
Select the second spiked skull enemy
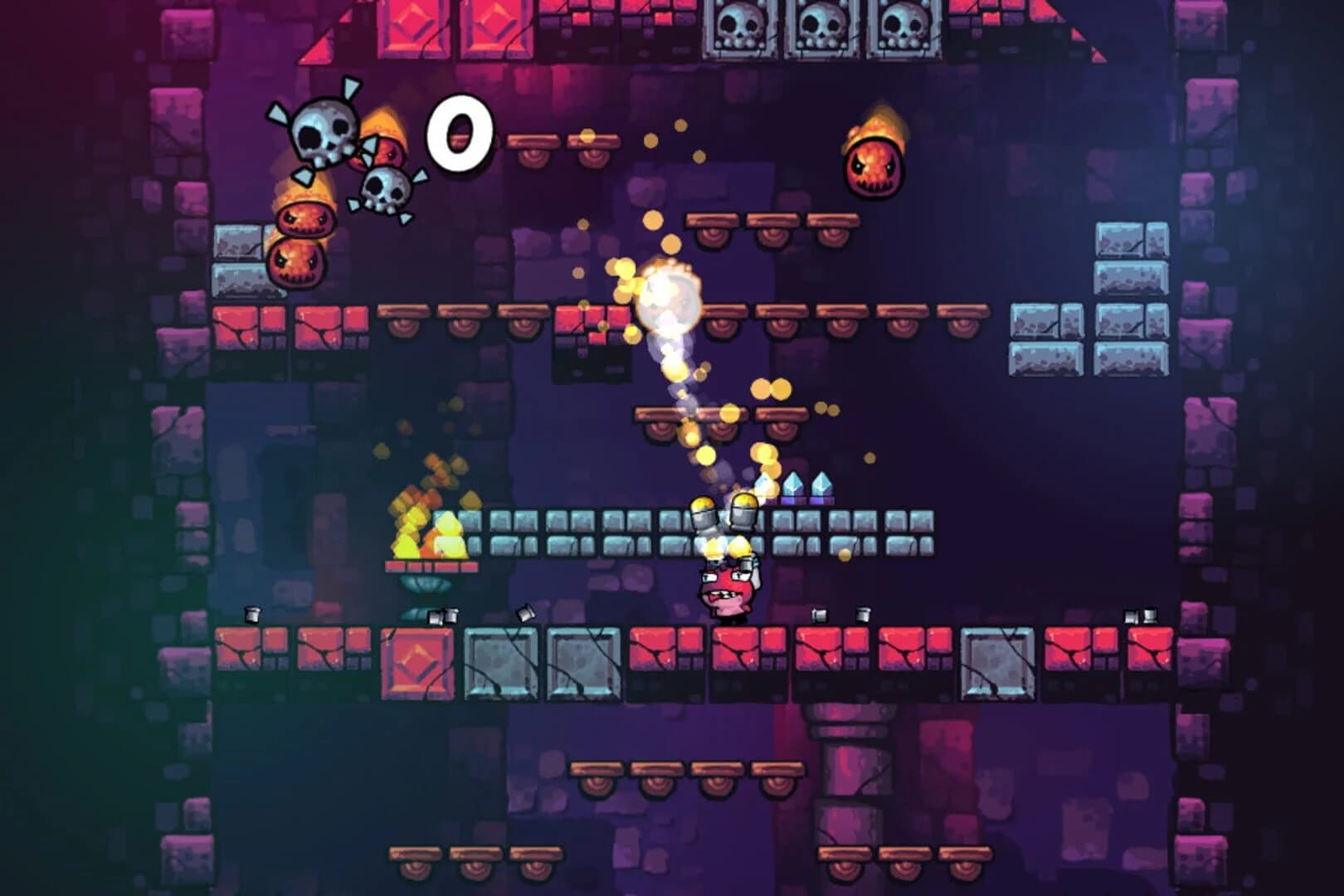click(x=382, y=191)
